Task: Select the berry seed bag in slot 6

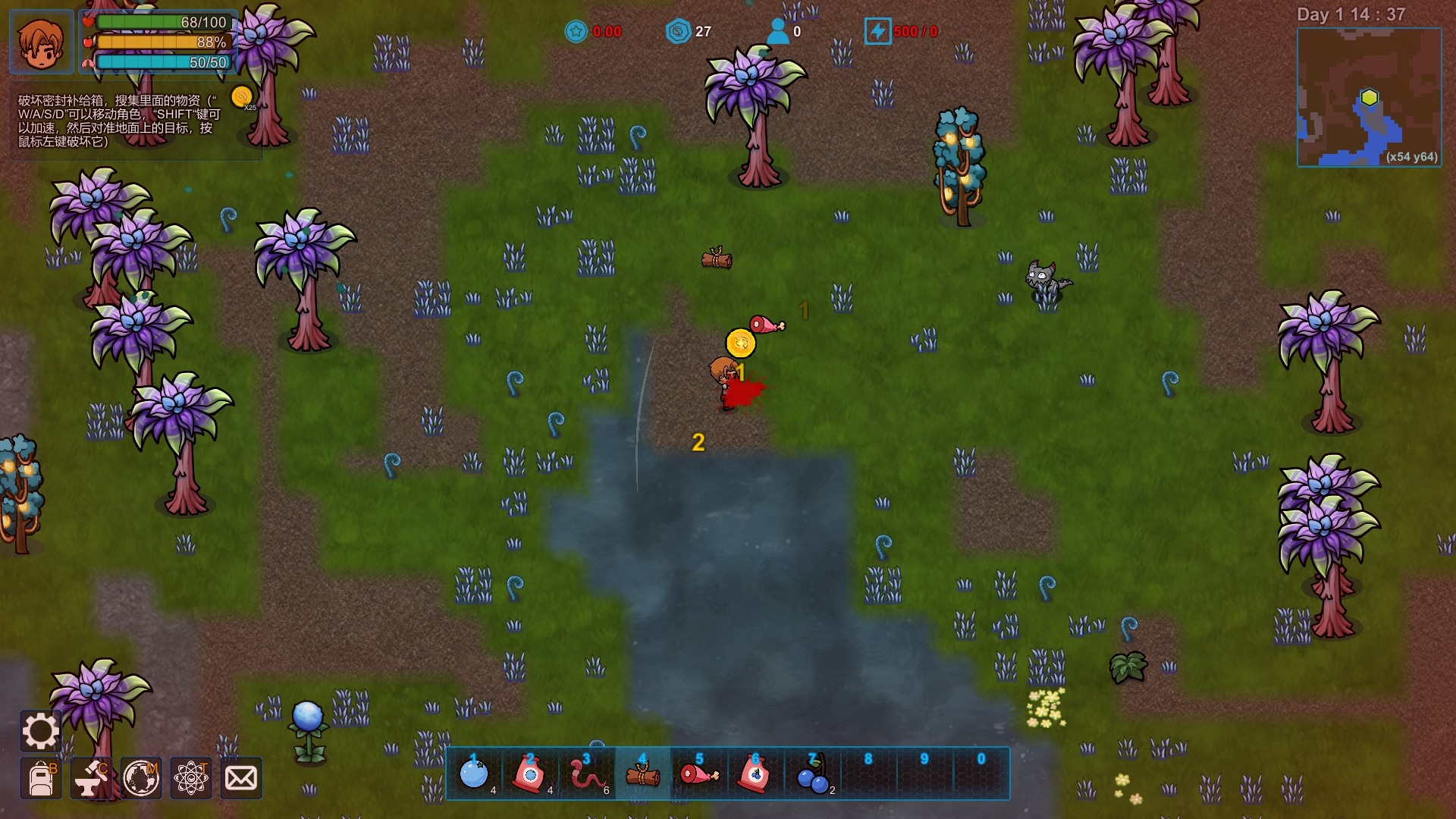Action: [755, 774]
